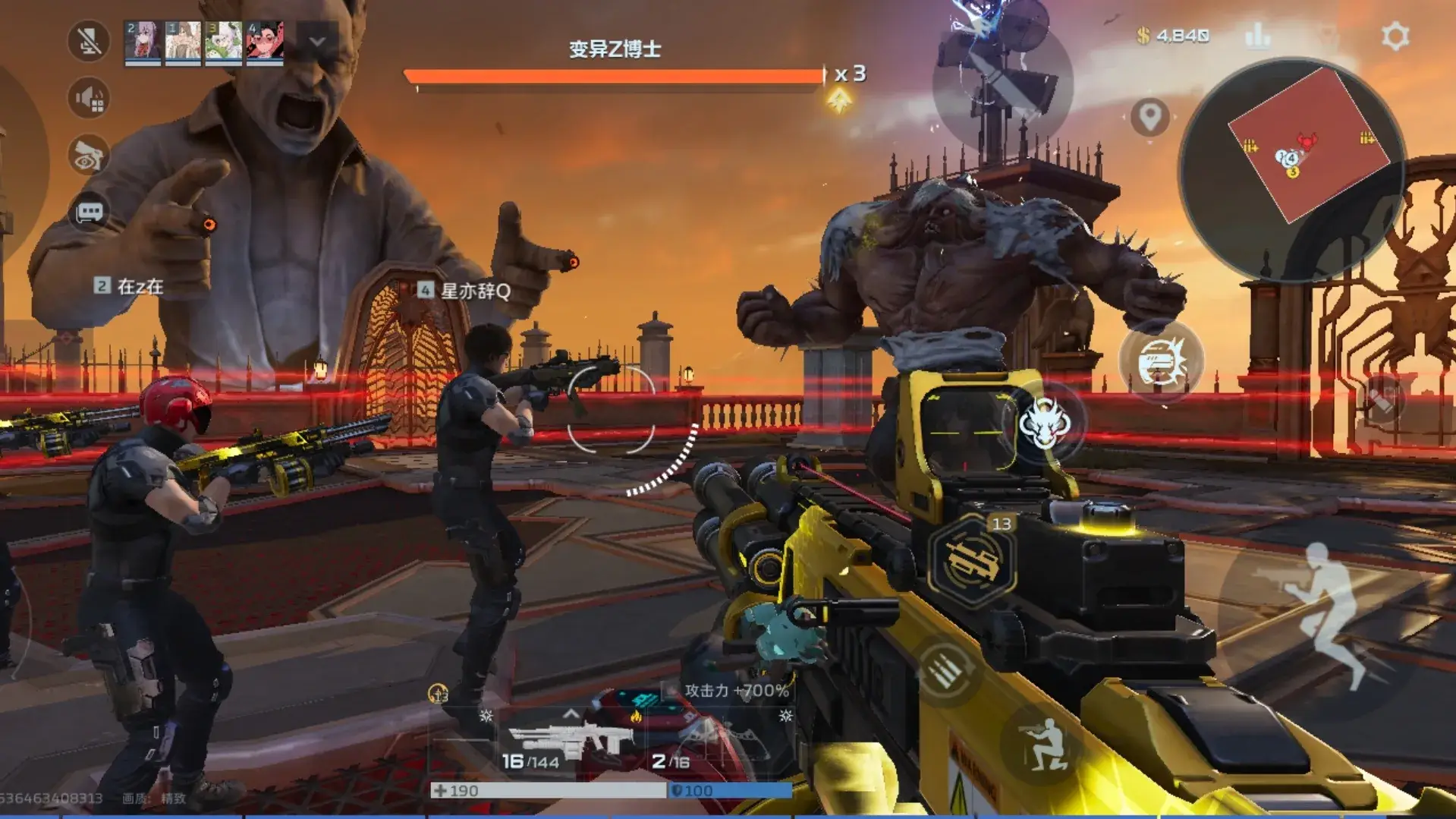
Task: Select the first teammate avatar portrait
Action: click(143, 41)
